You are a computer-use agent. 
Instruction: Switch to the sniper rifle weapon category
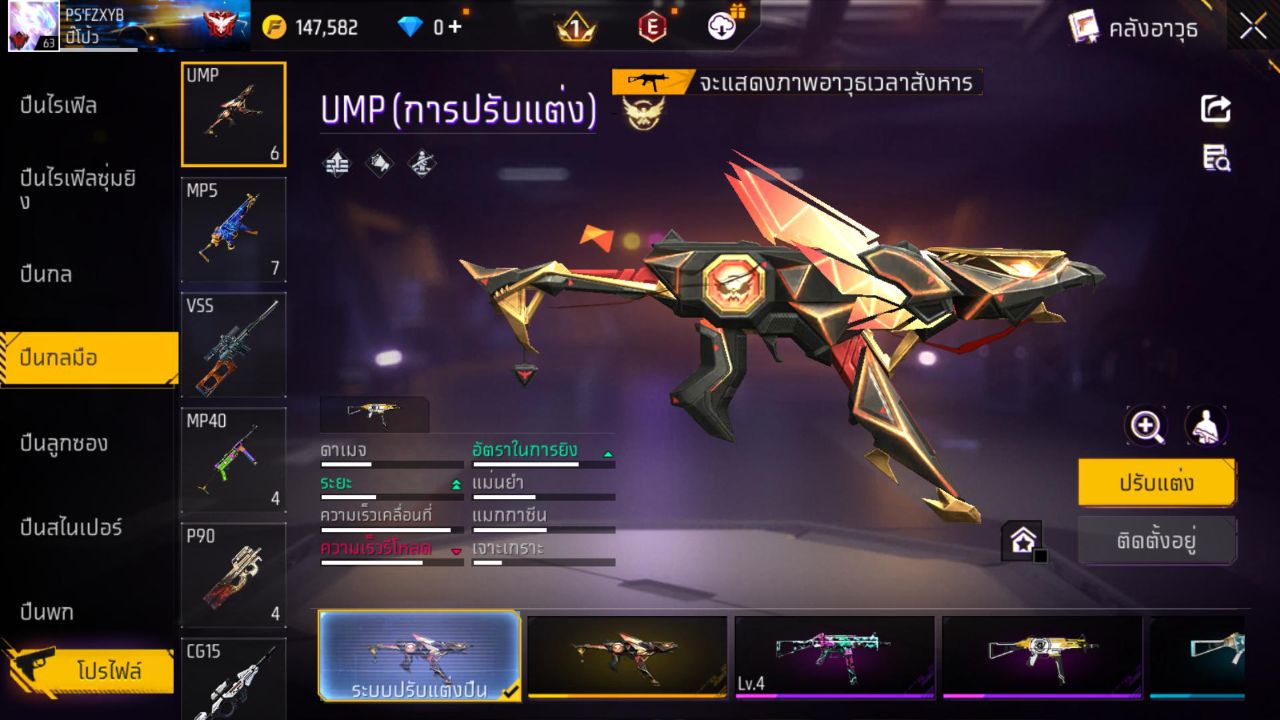tap(70, 528)
